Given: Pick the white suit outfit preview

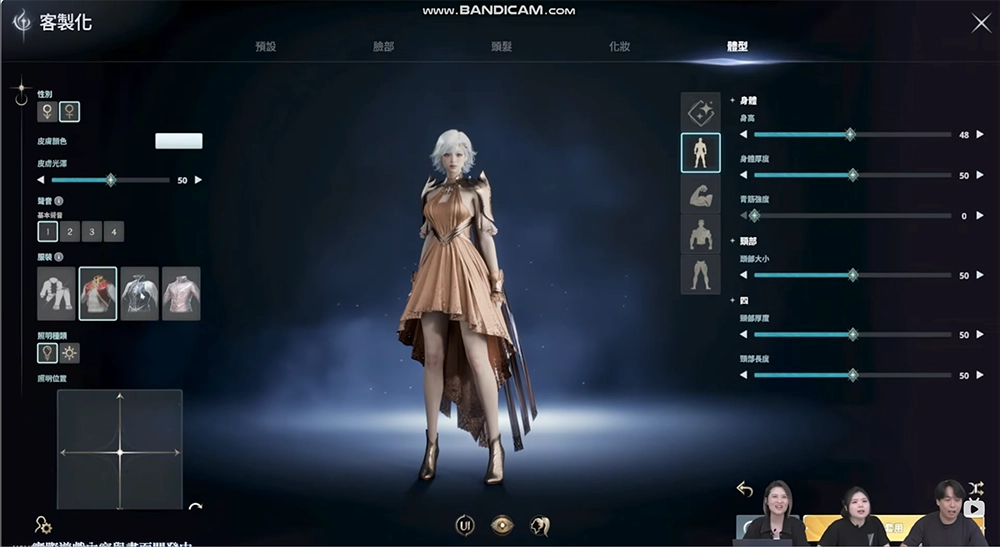Looking at the screenshot, I should [x=56, y=293].
